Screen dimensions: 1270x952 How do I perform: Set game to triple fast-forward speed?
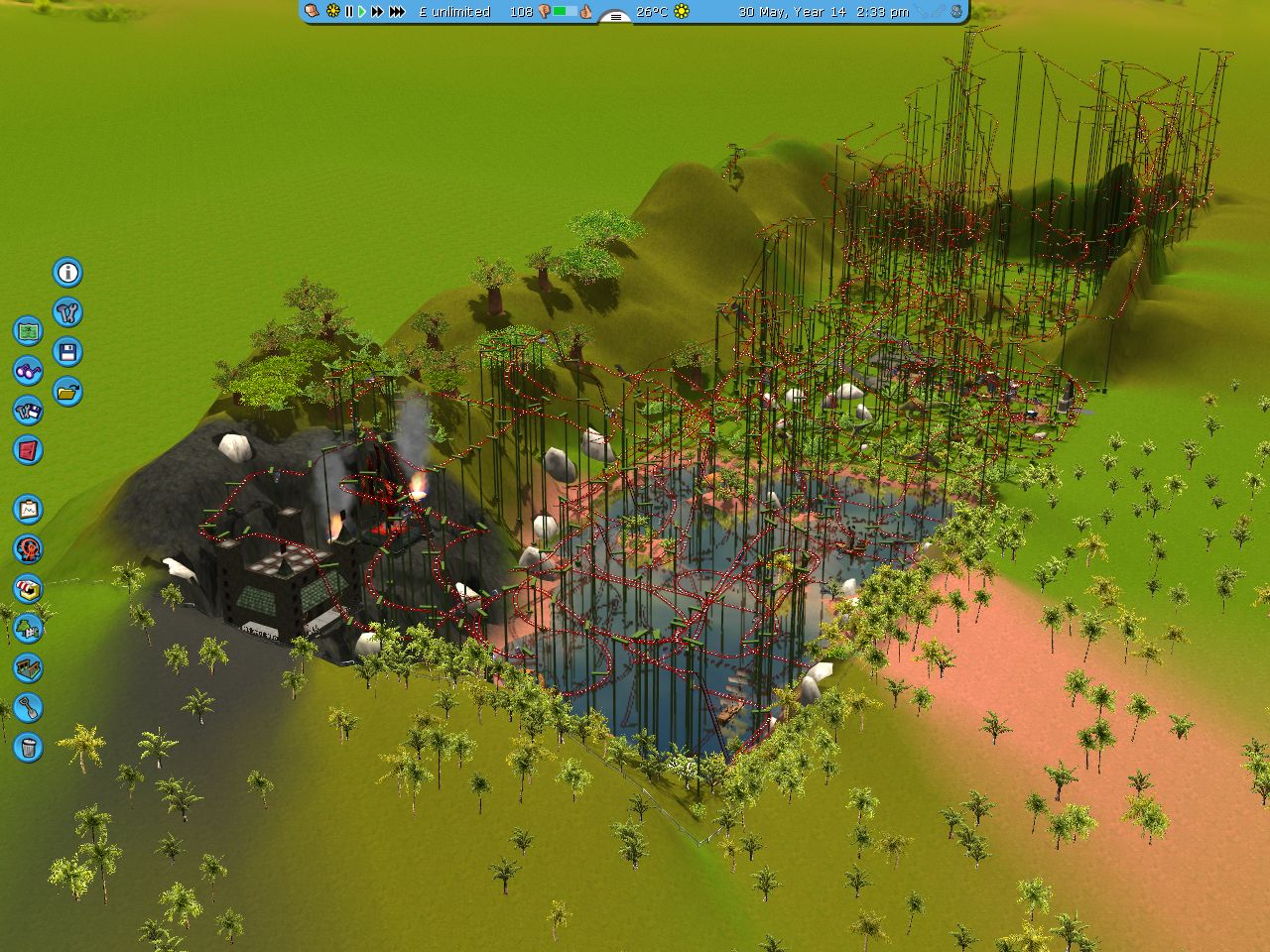pos(397,12)
